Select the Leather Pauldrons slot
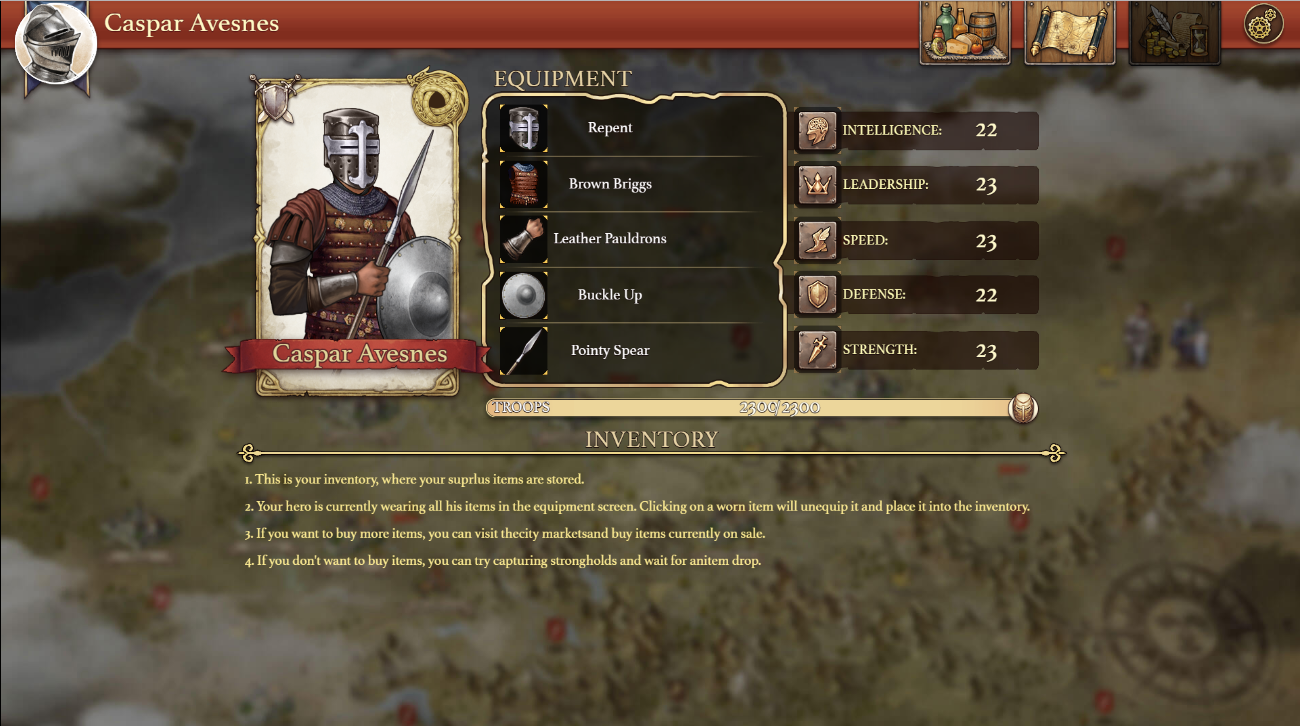 point(524,239)
